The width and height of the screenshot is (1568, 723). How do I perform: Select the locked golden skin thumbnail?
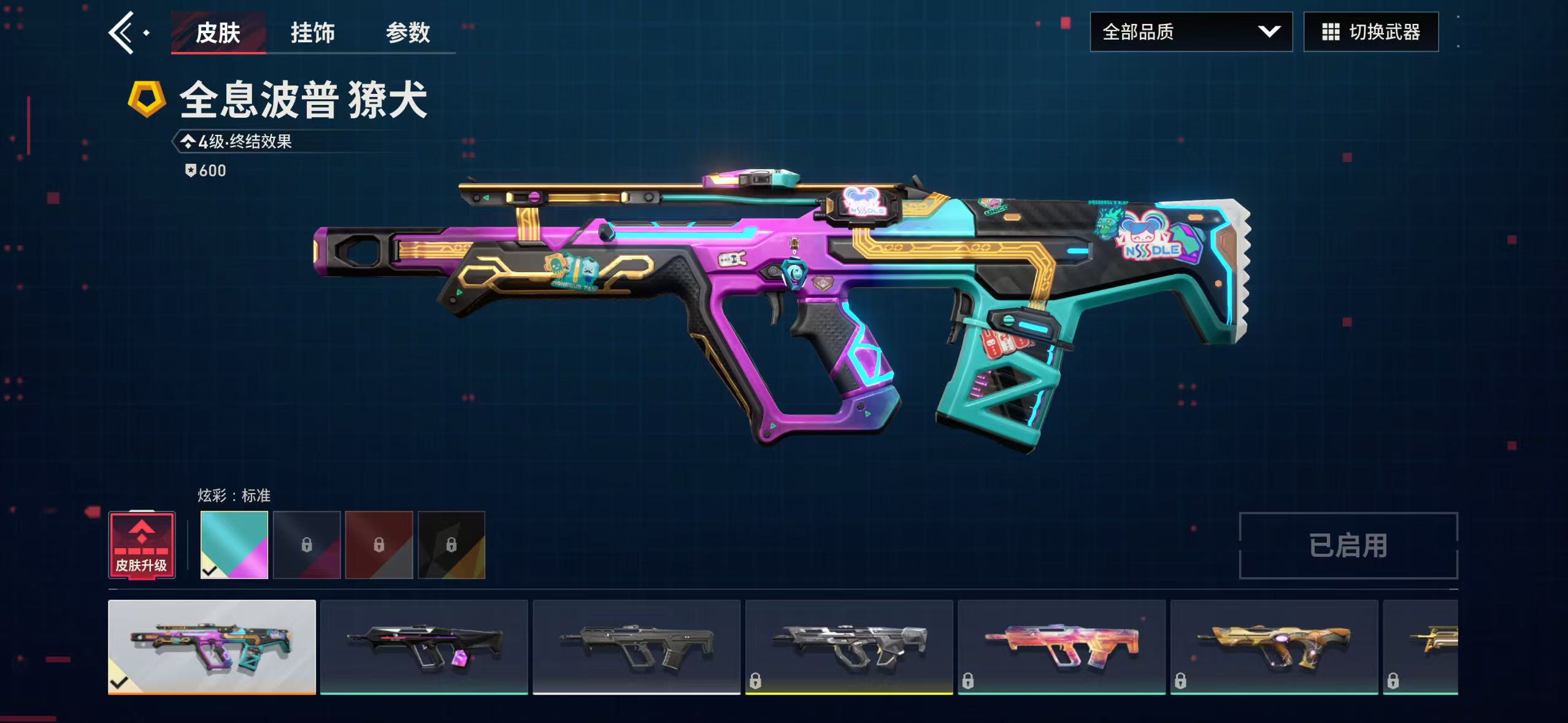tap(1274, 646)
